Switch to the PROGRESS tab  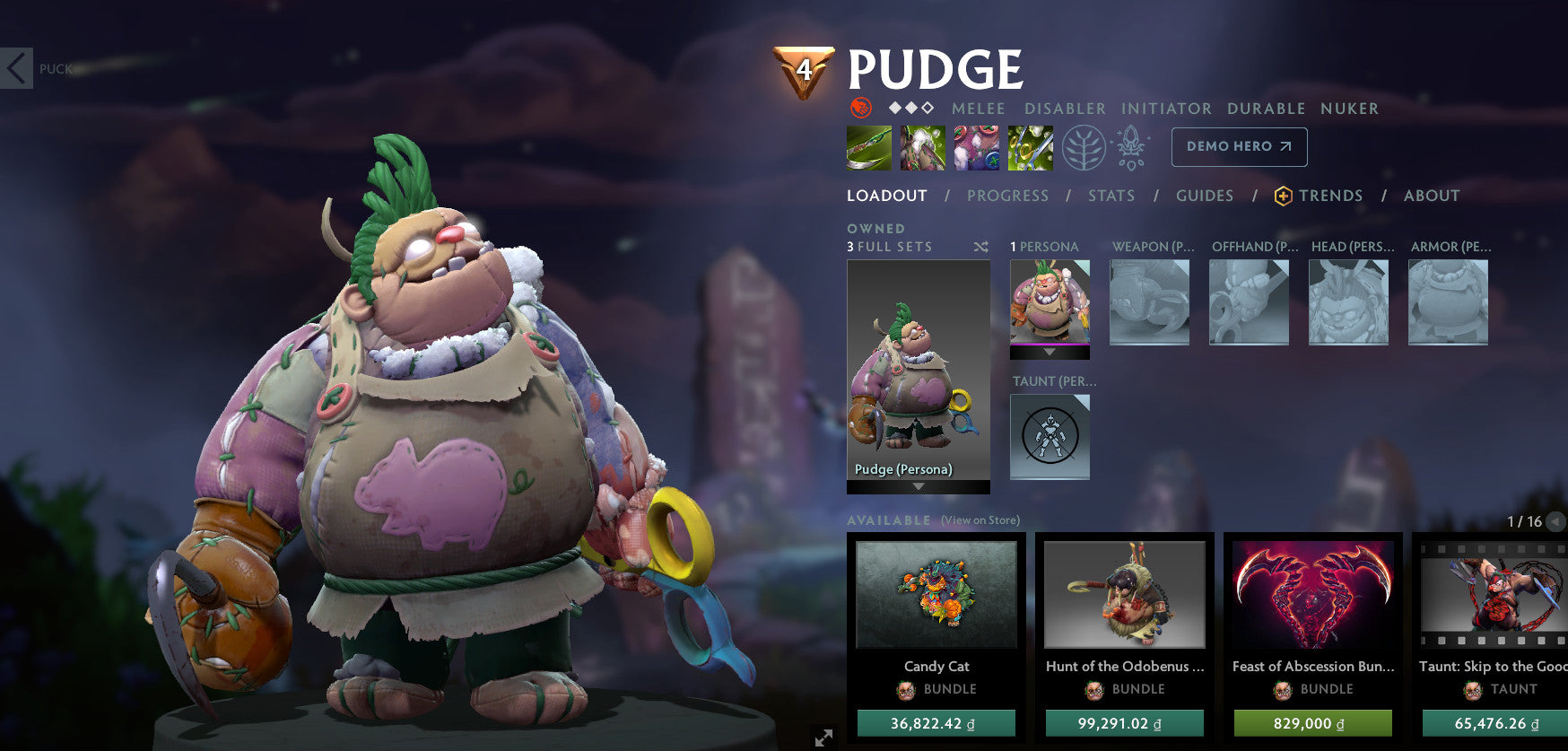(x=1008, y=196)
